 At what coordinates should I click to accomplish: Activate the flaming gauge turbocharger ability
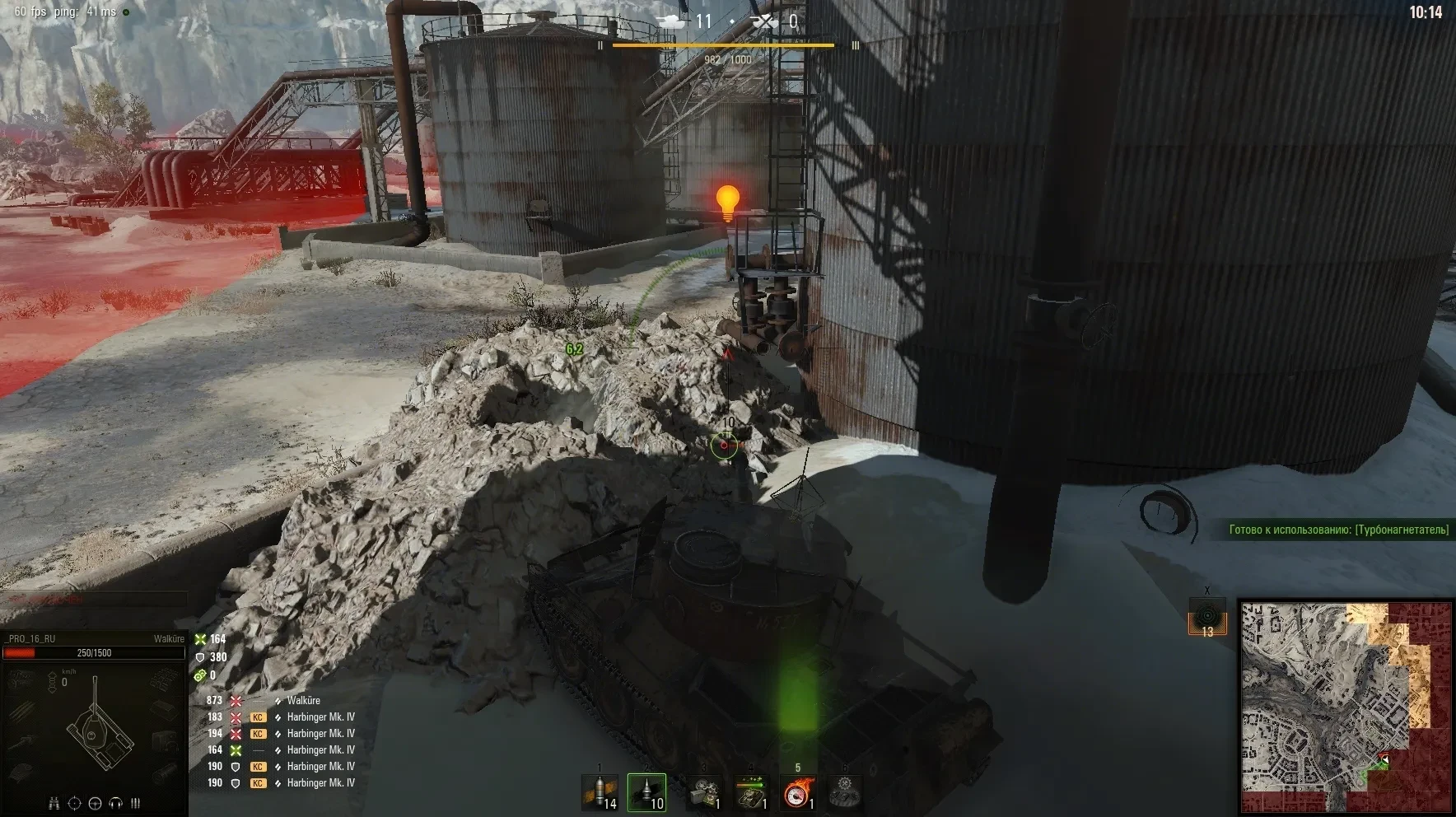[x=798, y=793]
